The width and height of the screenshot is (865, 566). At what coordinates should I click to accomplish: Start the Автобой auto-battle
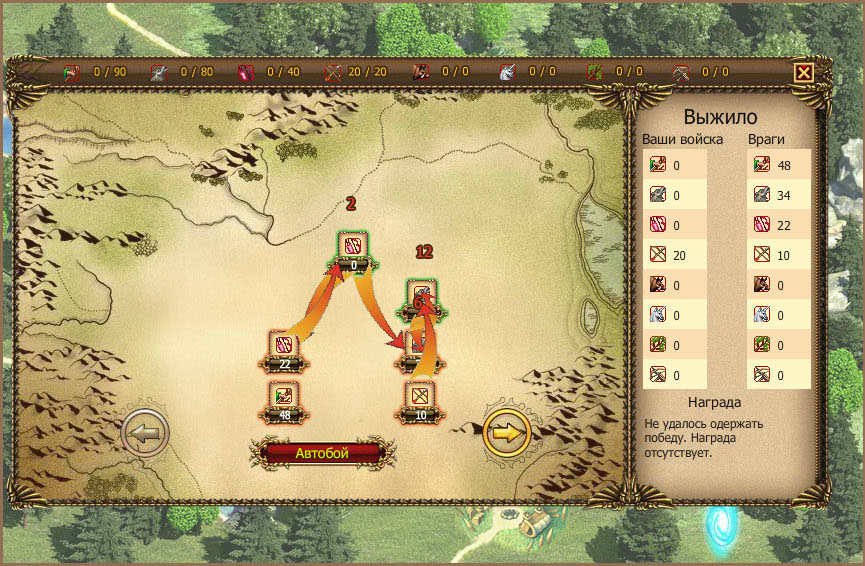pos(322,453)
